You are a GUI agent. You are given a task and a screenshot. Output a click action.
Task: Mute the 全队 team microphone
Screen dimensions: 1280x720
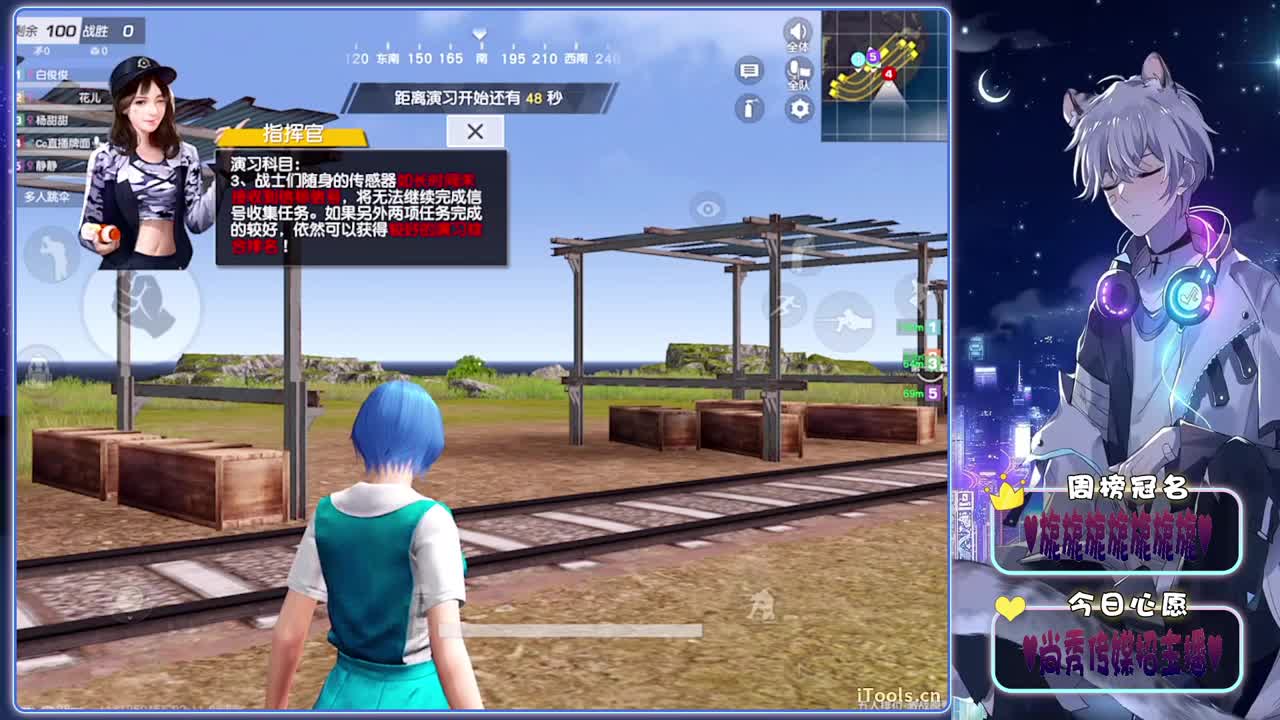(x=798, y=70)
